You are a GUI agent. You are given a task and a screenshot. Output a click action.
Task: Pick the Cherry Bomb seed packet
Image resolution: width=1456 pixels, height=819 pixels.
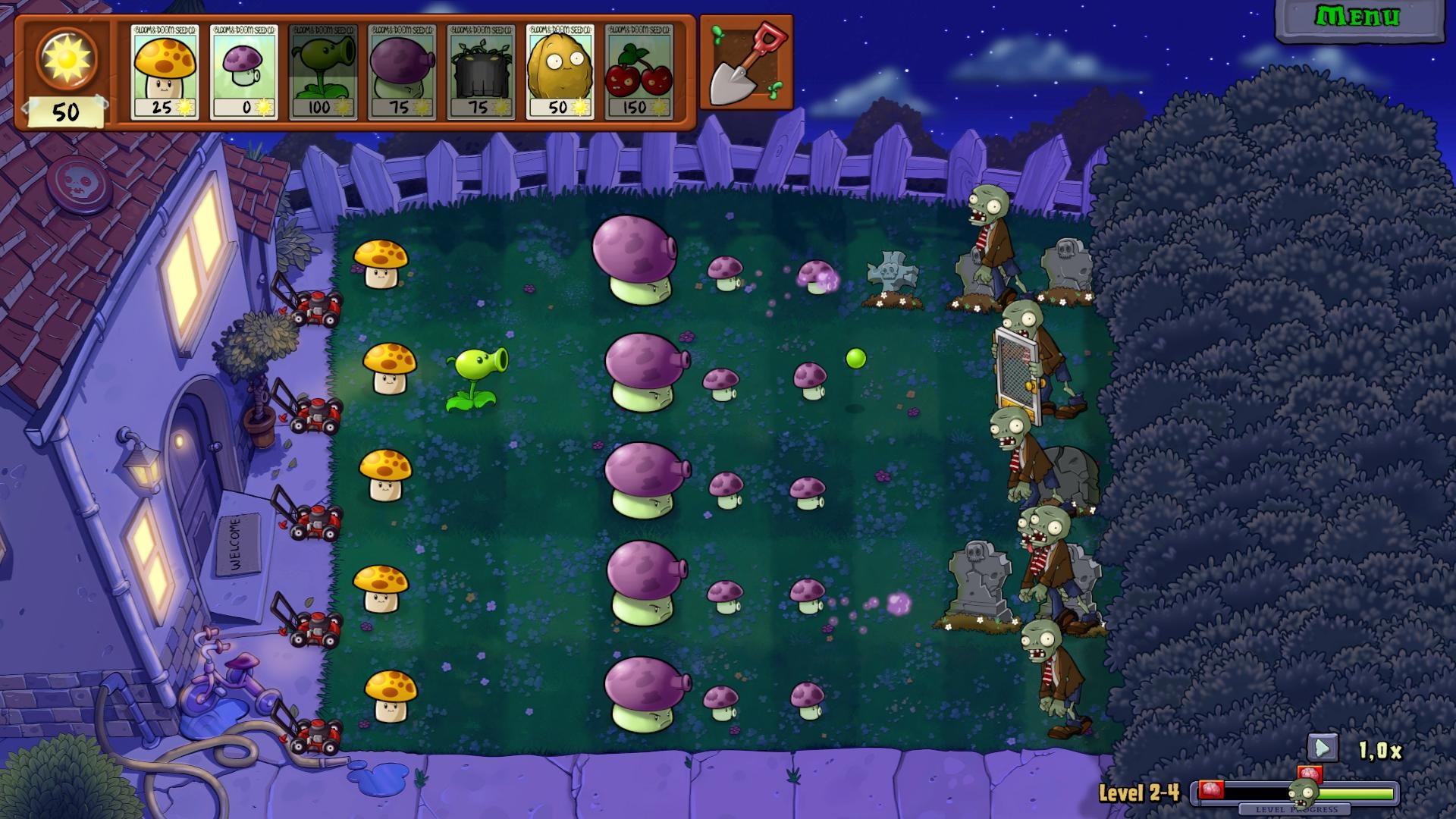[x=639, y=72]
